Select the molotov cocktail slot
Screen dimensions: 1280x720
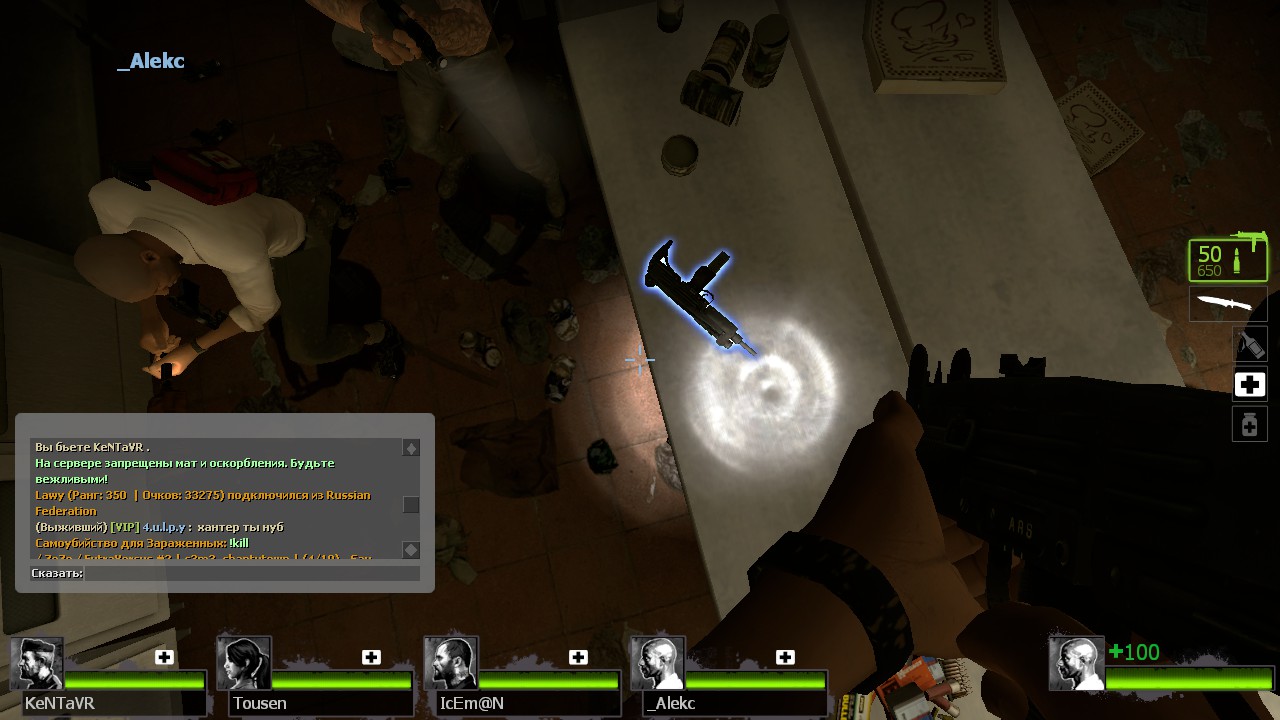1249,345
